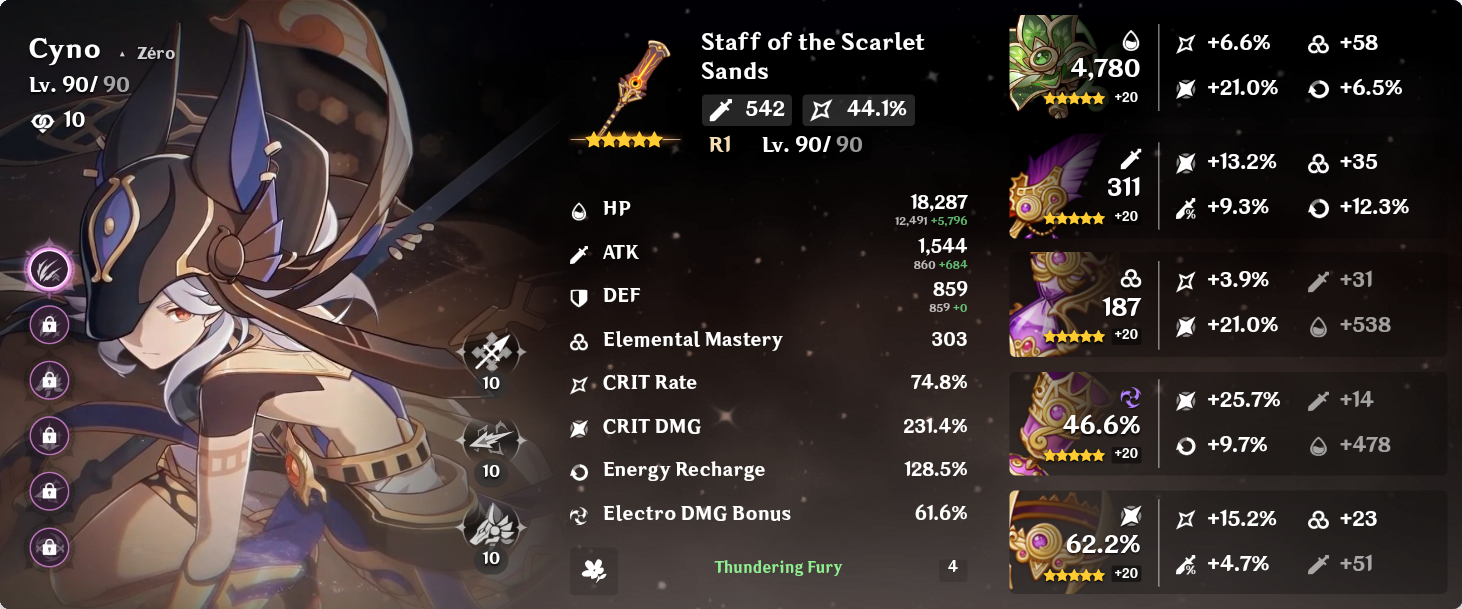Inspect the goblet artifact with 46.6% Electro DMG
This screenshot has height=609, width=1462.
[x=1050, y=424]
